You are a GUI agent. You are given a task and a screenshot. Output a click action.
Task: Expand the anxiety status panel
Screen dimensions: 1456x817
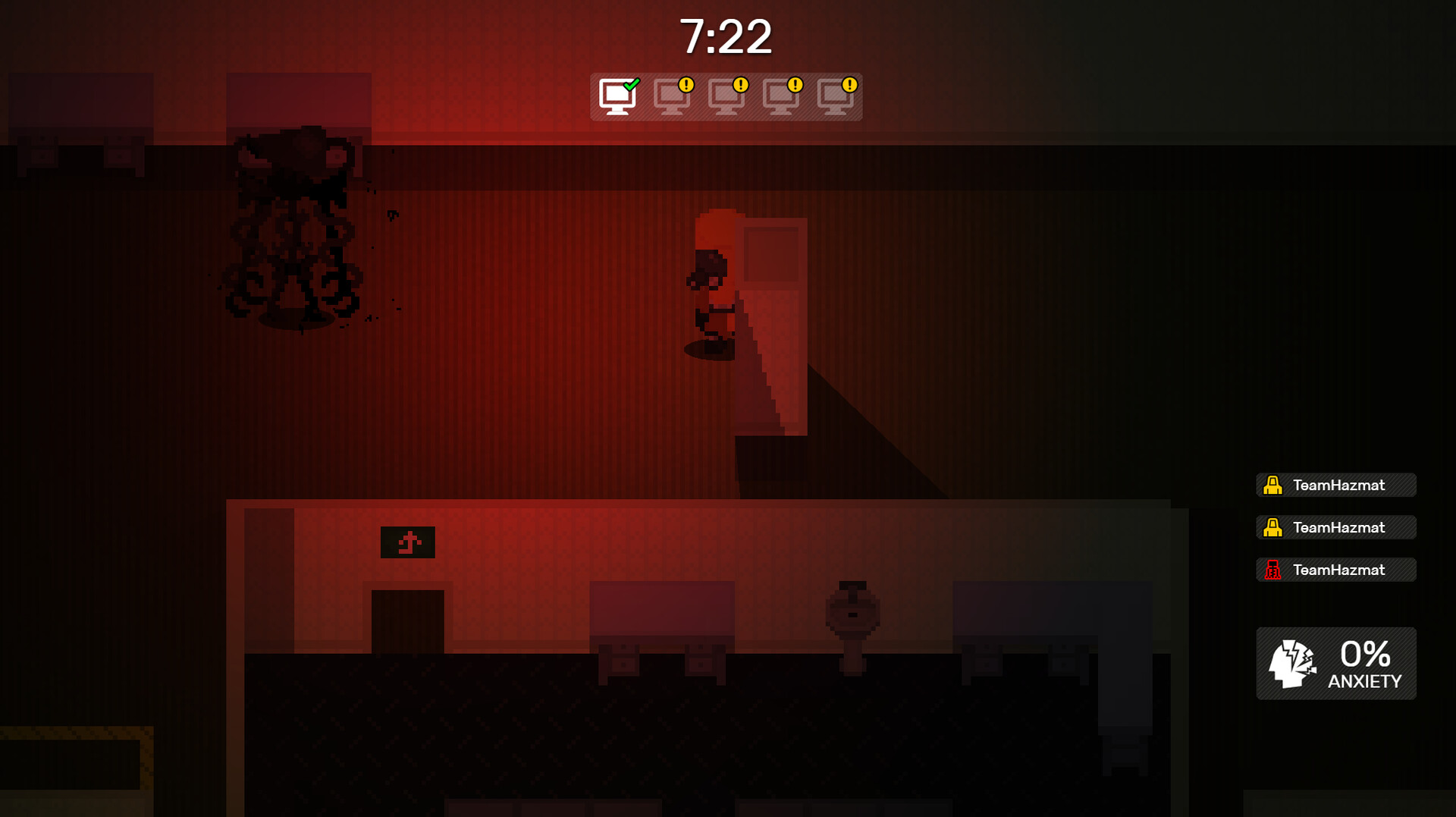(x=1335, y=663)
